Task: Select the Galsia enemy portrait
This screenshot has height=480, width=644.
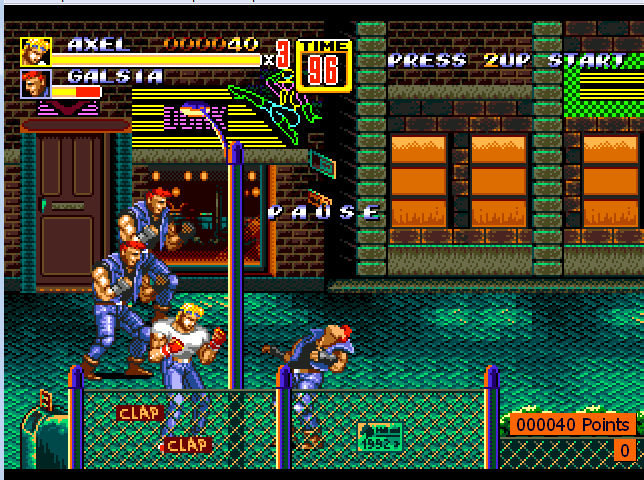Action: (x=35, y=84)
